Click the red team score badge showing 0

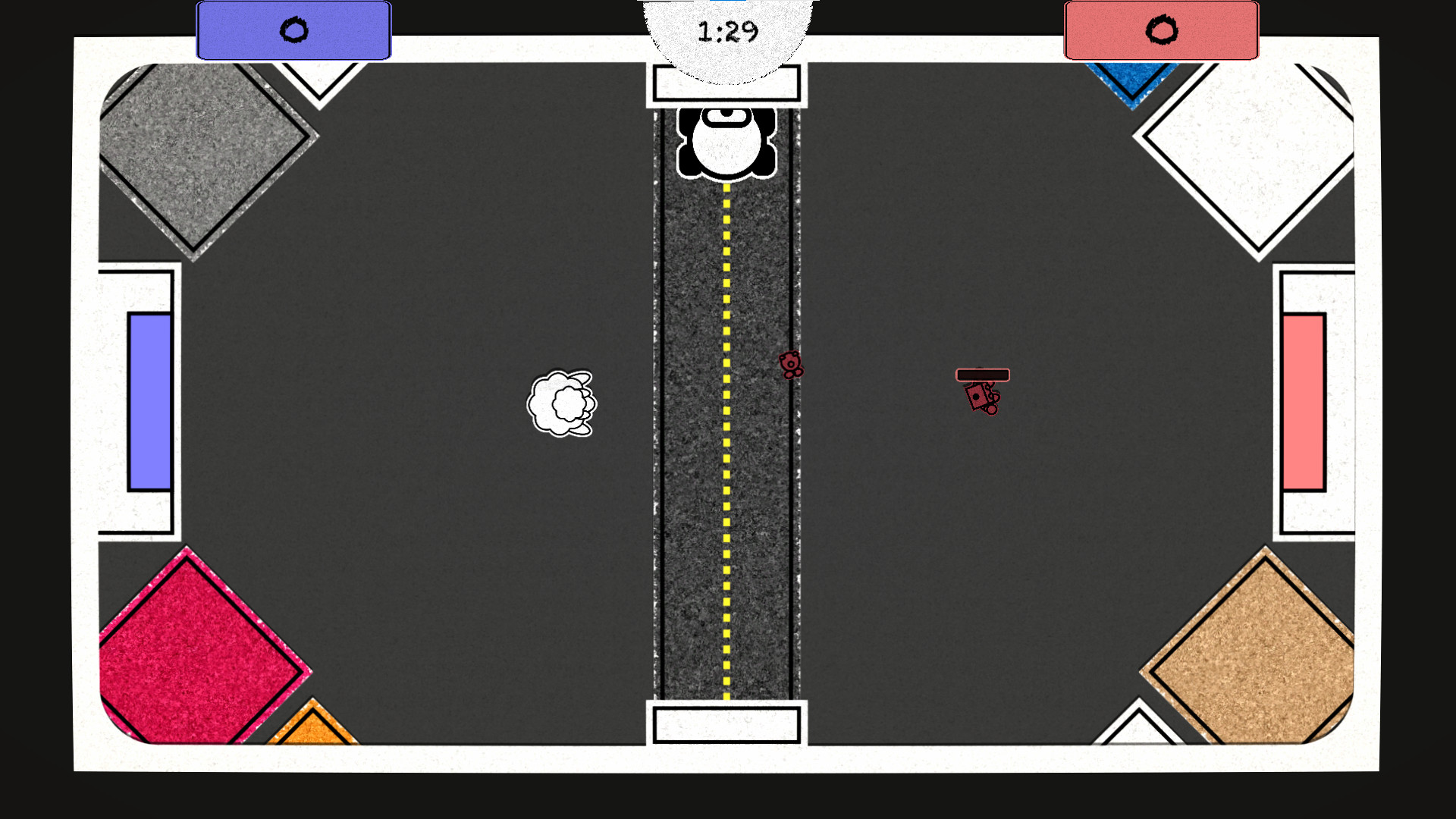1160,30
